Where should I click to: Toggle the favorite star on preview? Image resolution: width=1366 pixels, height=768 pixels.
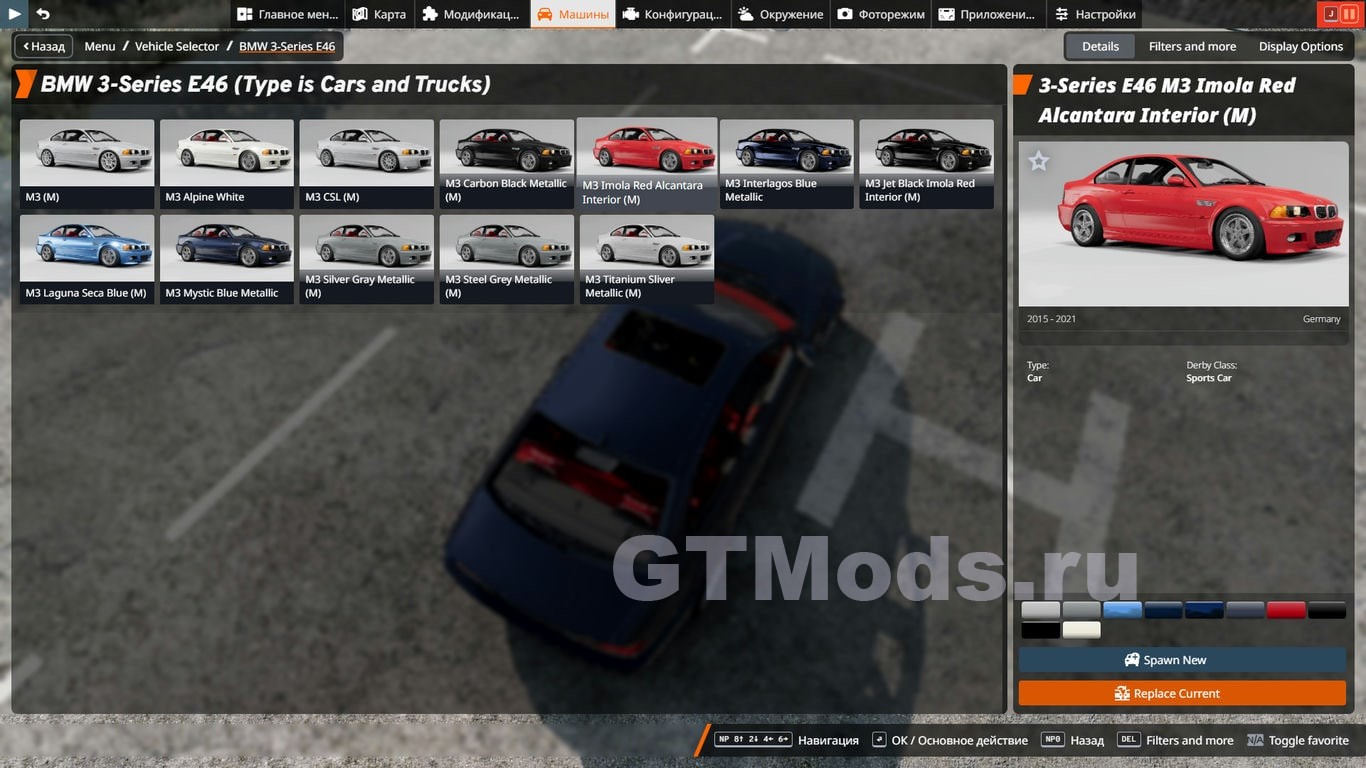point(1039,161)
